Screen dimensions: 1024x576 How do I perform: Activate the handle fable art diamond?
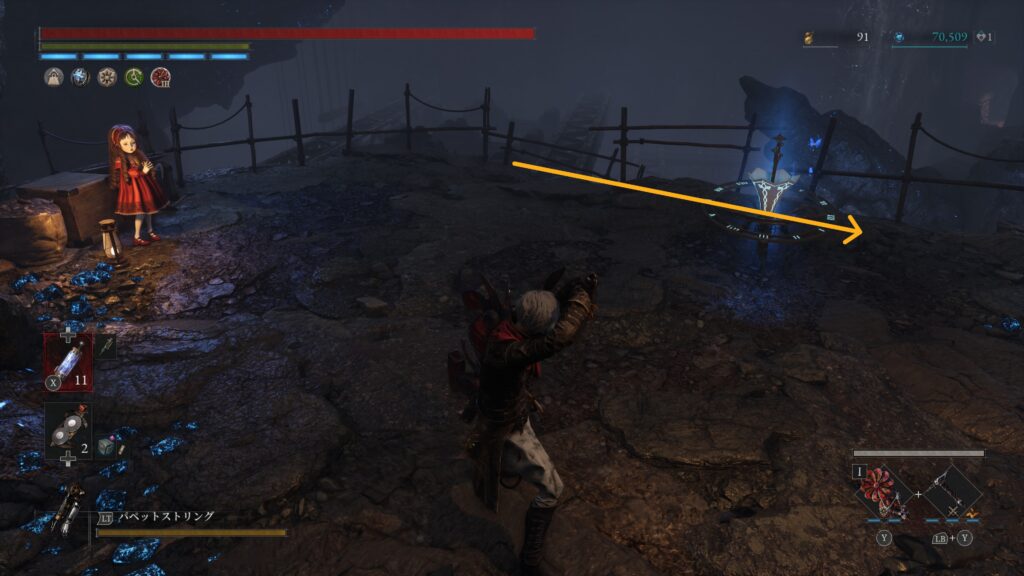(950, 490)
